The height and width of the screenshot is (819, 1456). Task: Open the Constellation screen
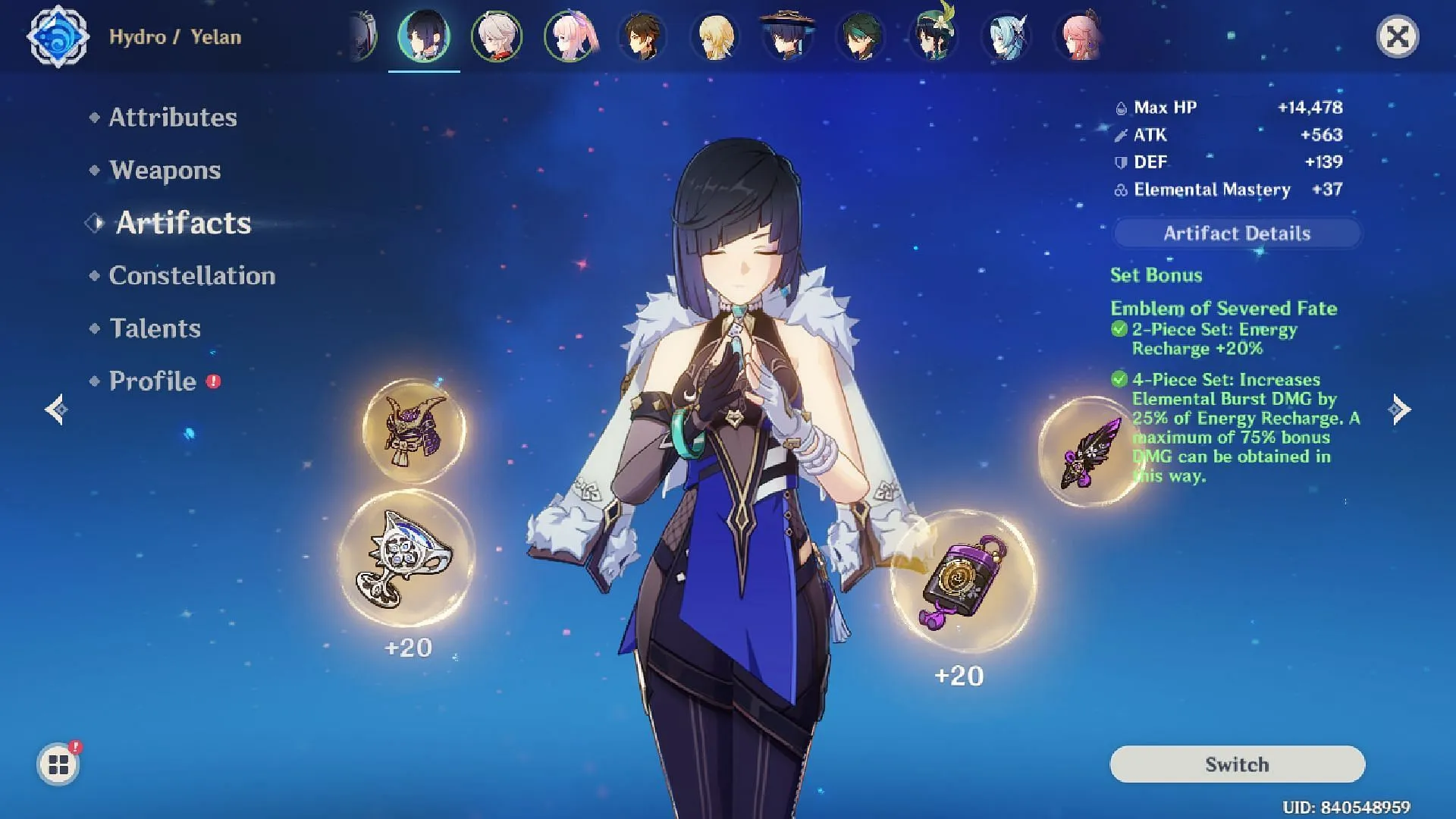192,275
